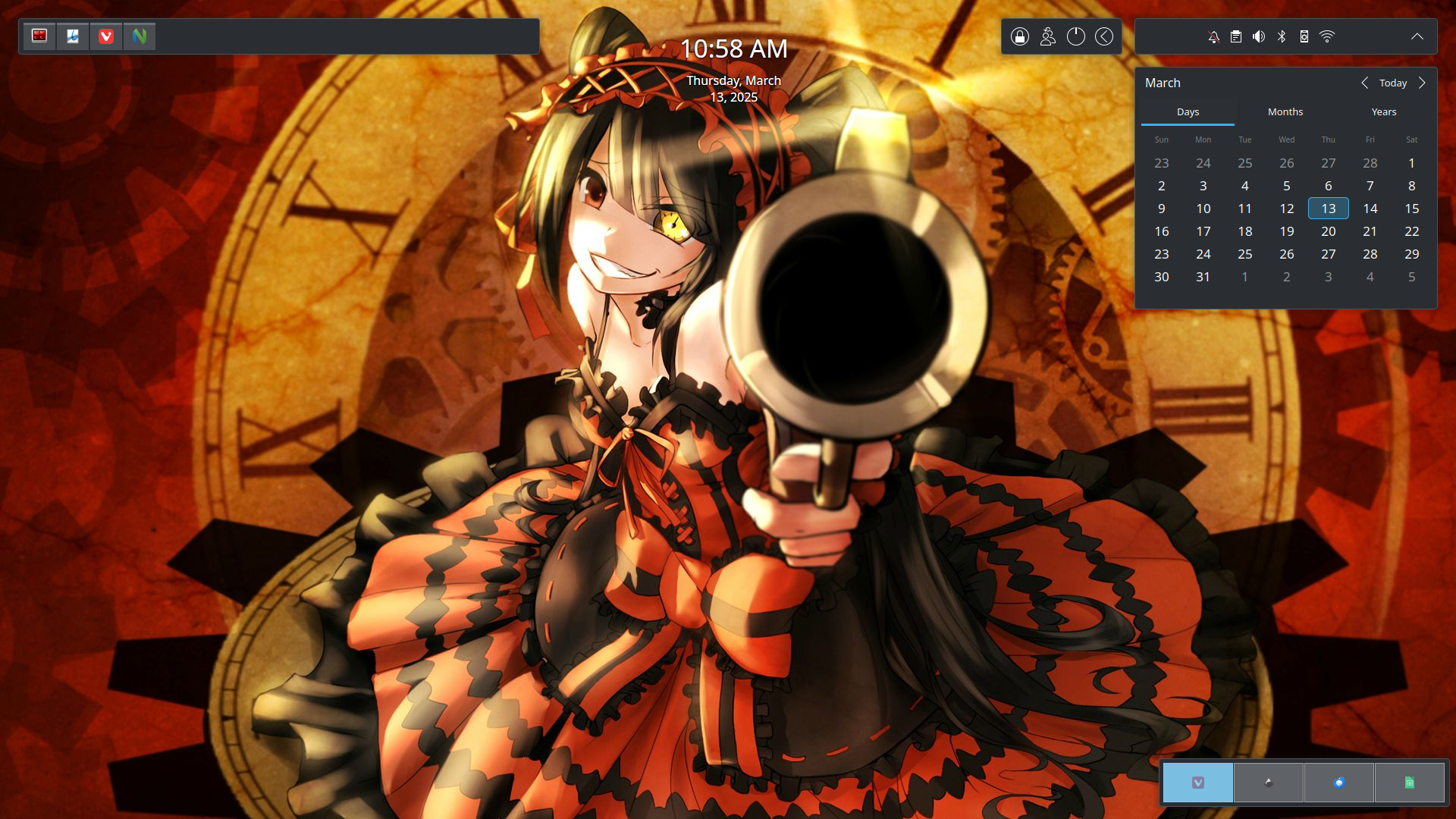Open the clipboard tray icon
Screen dimensions: 1456x819
click(x=1236, y=36)
